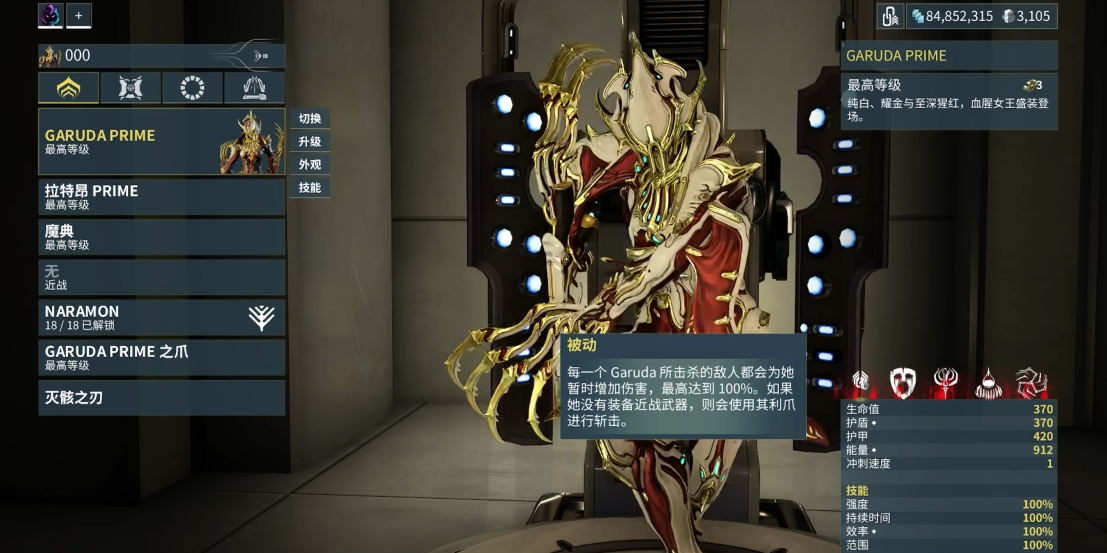Click the plus button beside the avatar
This screenshot has width=1107, height=553.
click(79, 15)
